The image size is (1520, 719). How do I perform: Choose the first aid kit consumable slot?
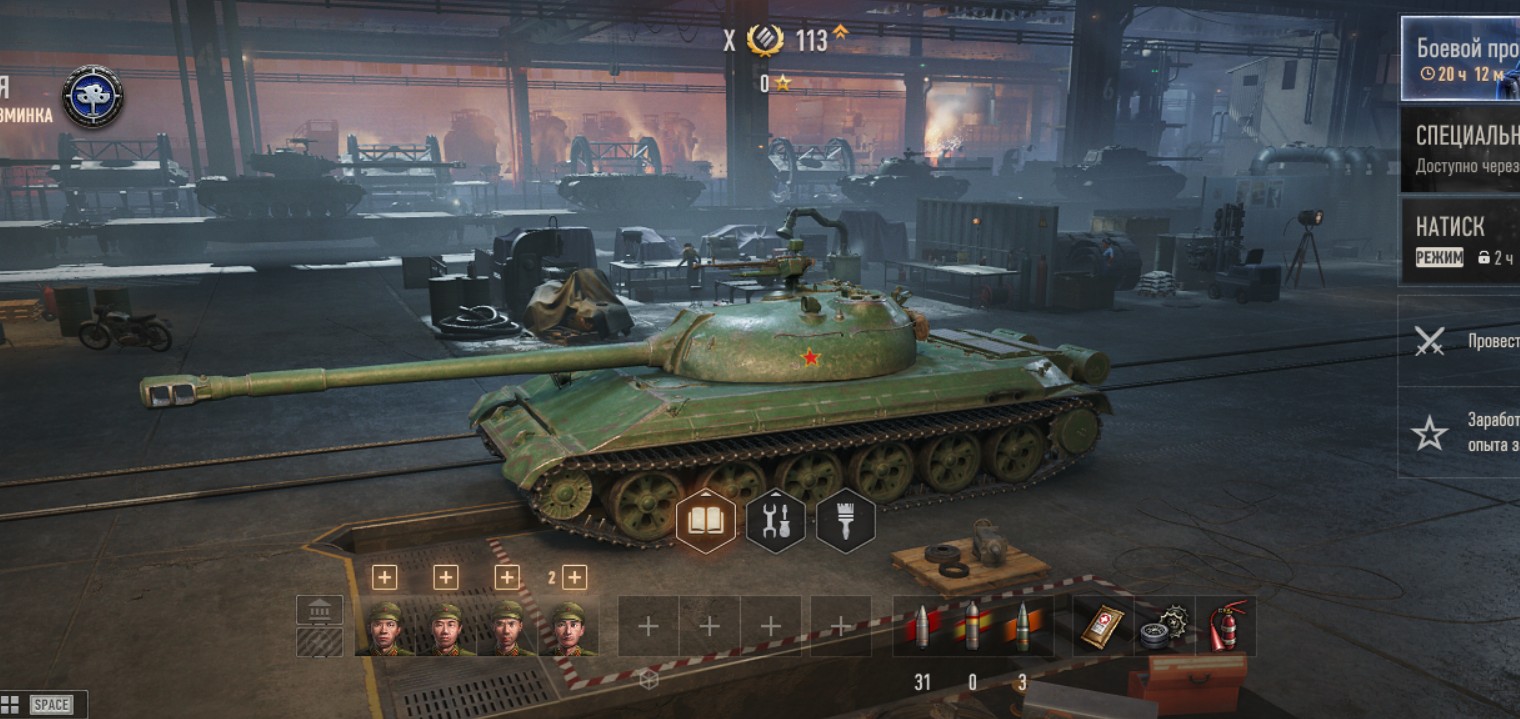click(1103, 627)
